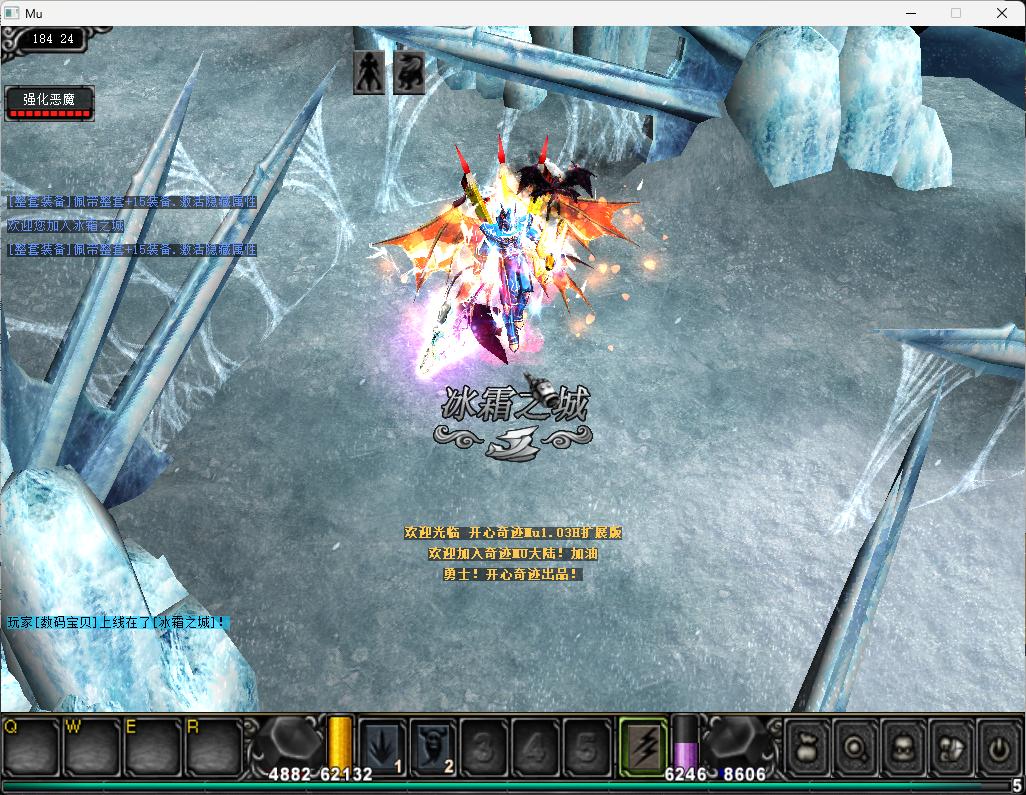The height and width of the screenshot is (795, 1026).
Task: Click the R item hotkey slot
Action: (213, 746)
